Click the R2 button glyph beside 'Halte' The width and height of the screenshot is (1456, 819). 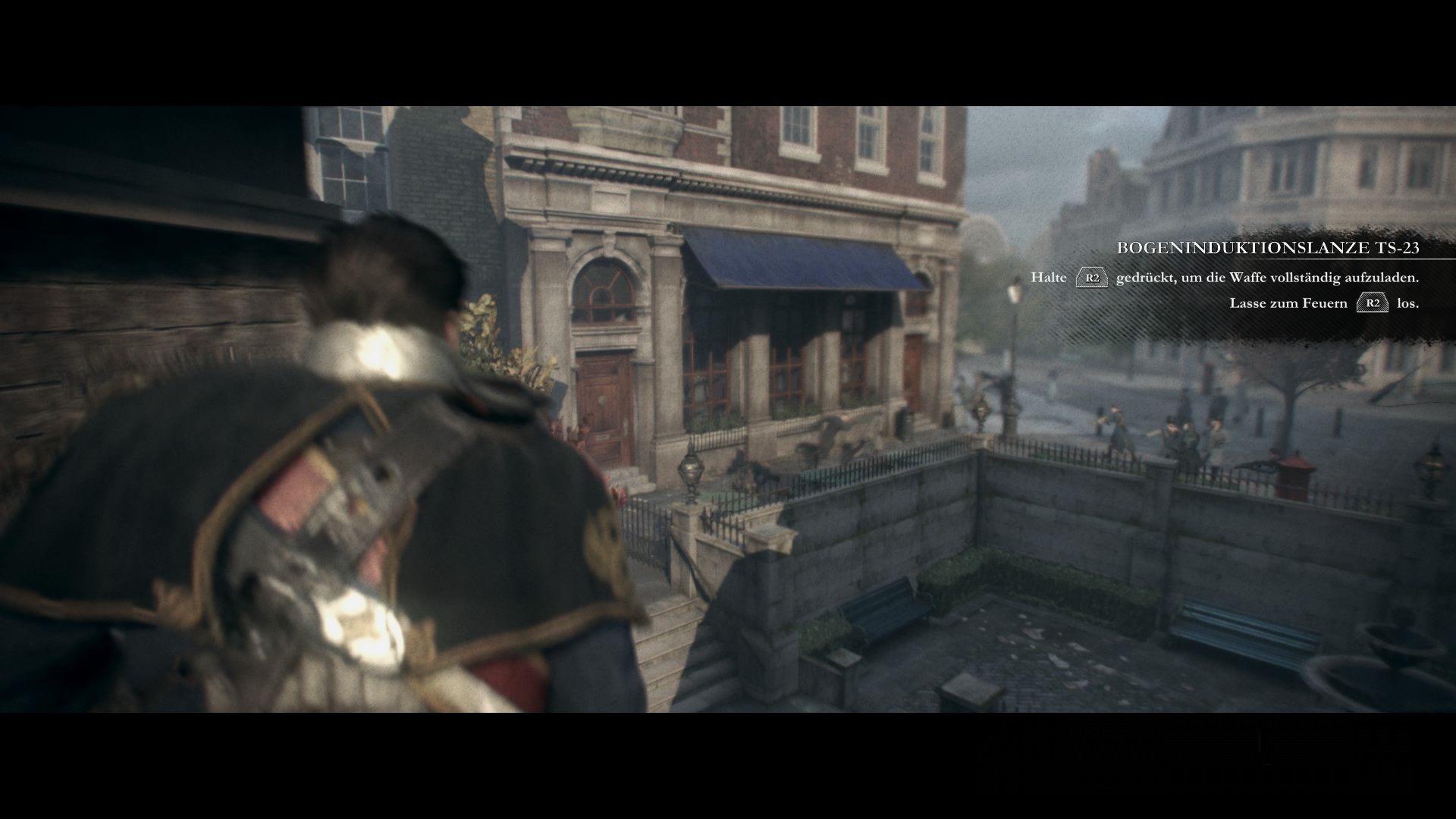[1092, 278]
